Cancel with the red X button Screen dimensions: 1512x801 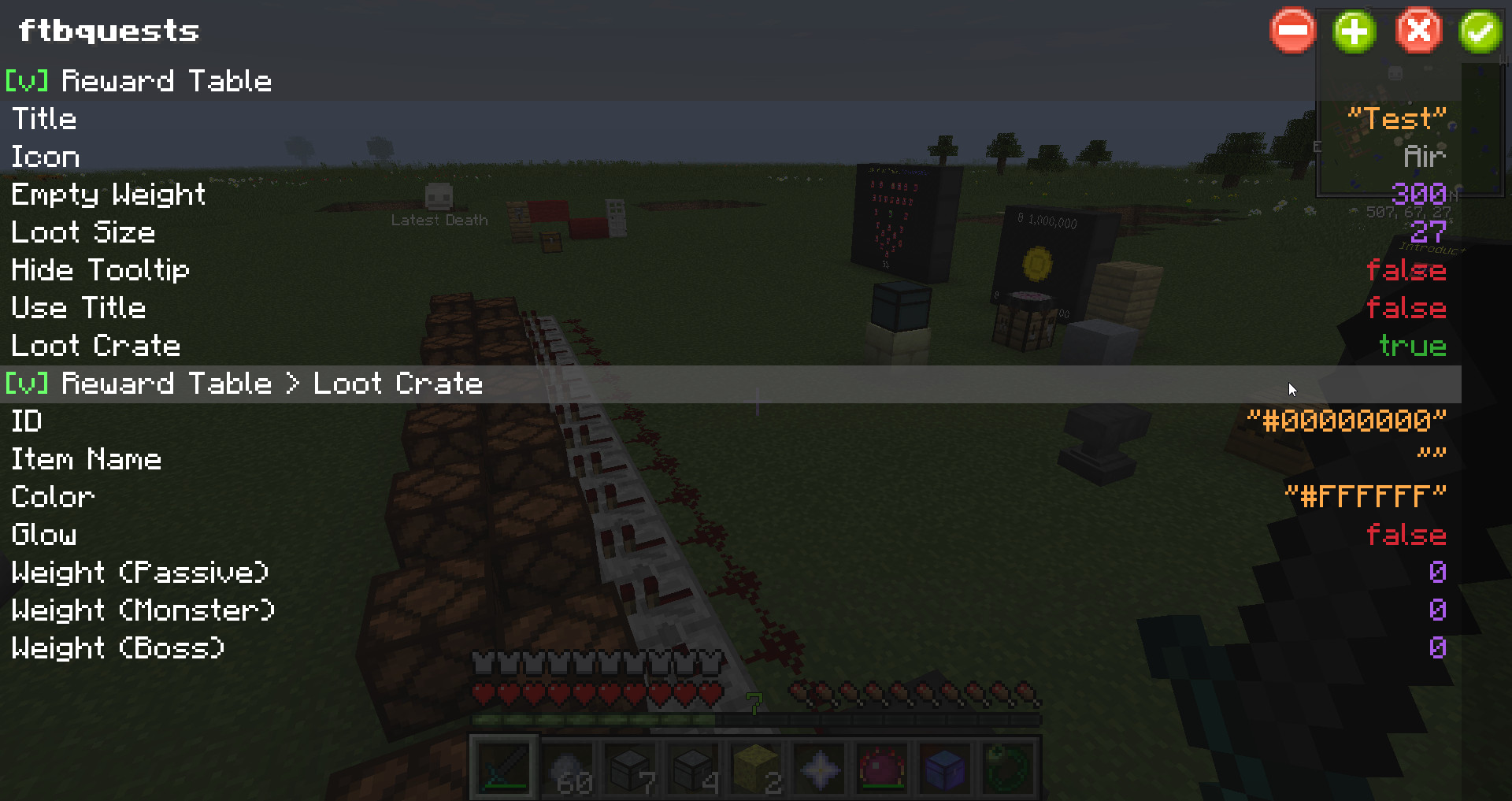pos(1418,32)
